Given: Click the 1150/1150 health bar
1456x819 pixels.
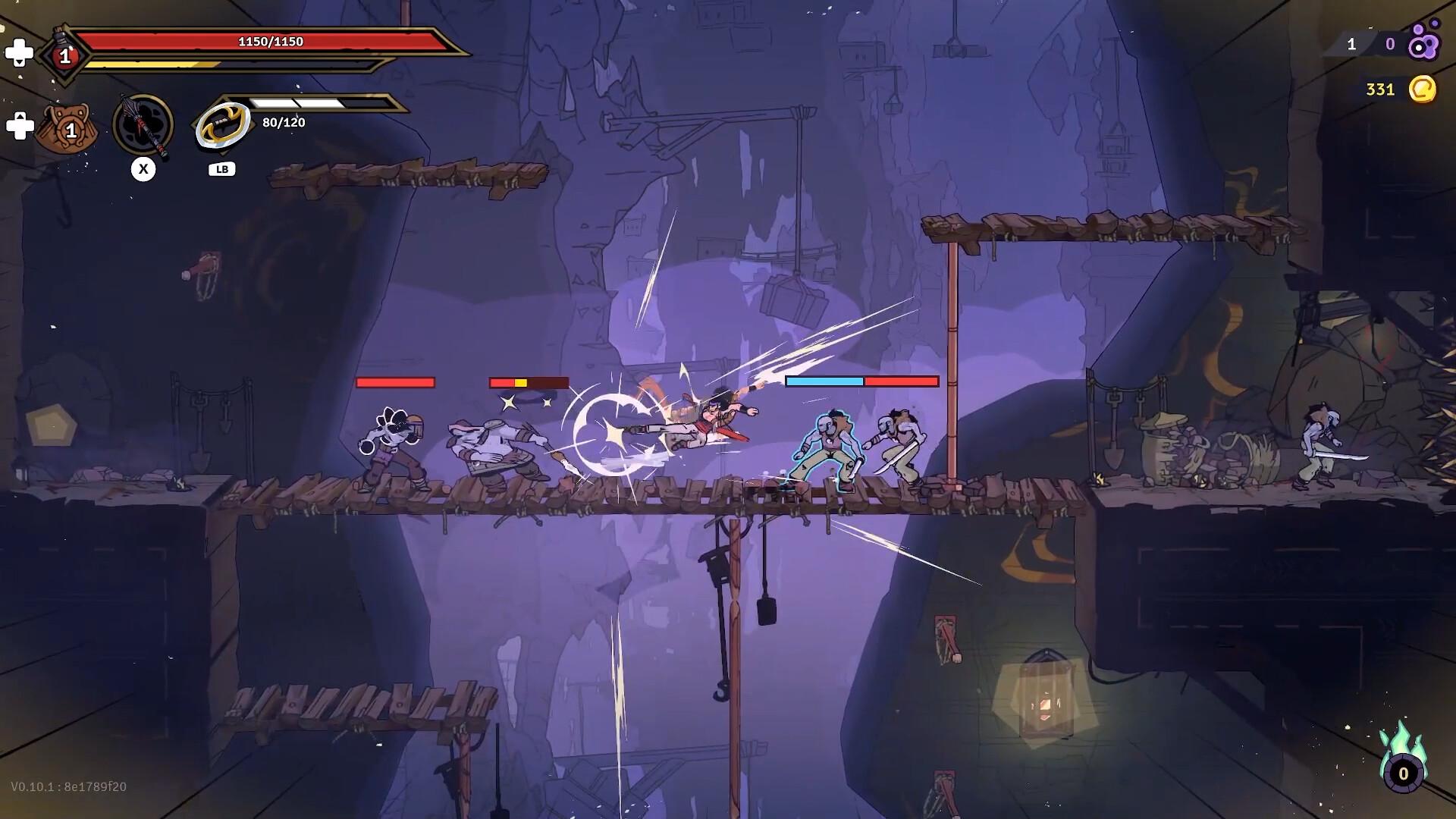Looking at the screenshot, I should (x=269, y=42).
